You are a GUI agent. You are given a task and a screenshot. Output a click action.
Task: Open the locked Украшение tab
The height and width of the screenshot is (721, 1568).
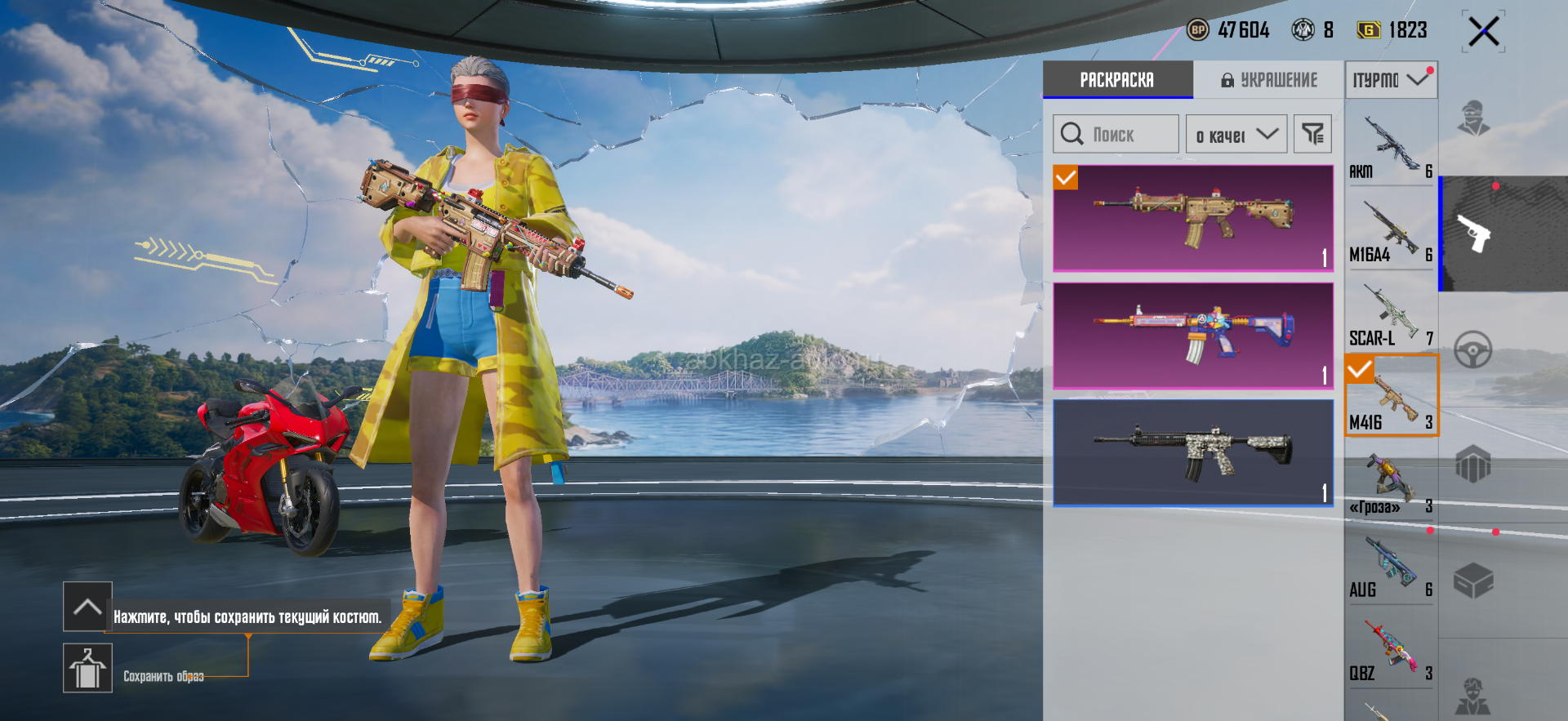pos(1269,80)
